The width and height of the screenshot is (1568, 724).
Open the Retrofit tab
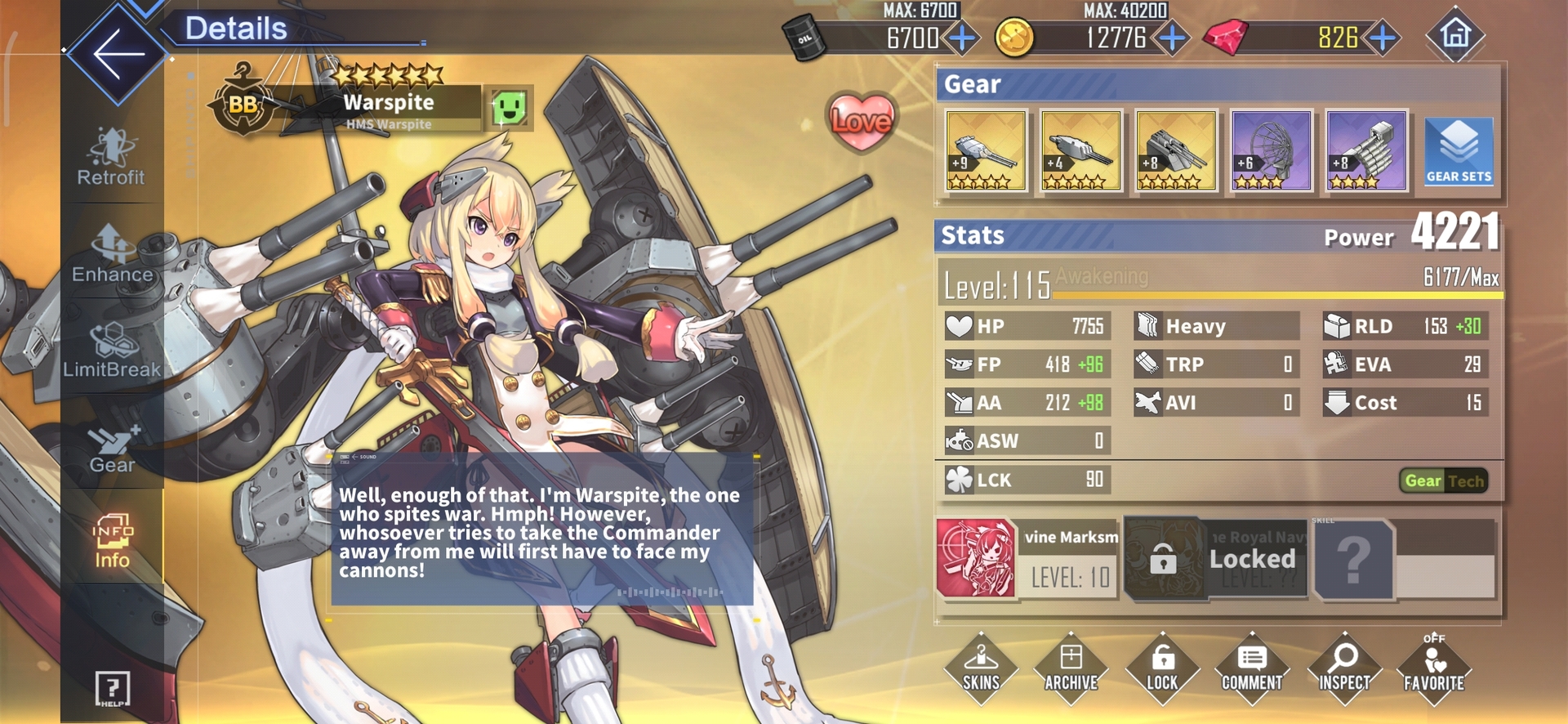111,156
